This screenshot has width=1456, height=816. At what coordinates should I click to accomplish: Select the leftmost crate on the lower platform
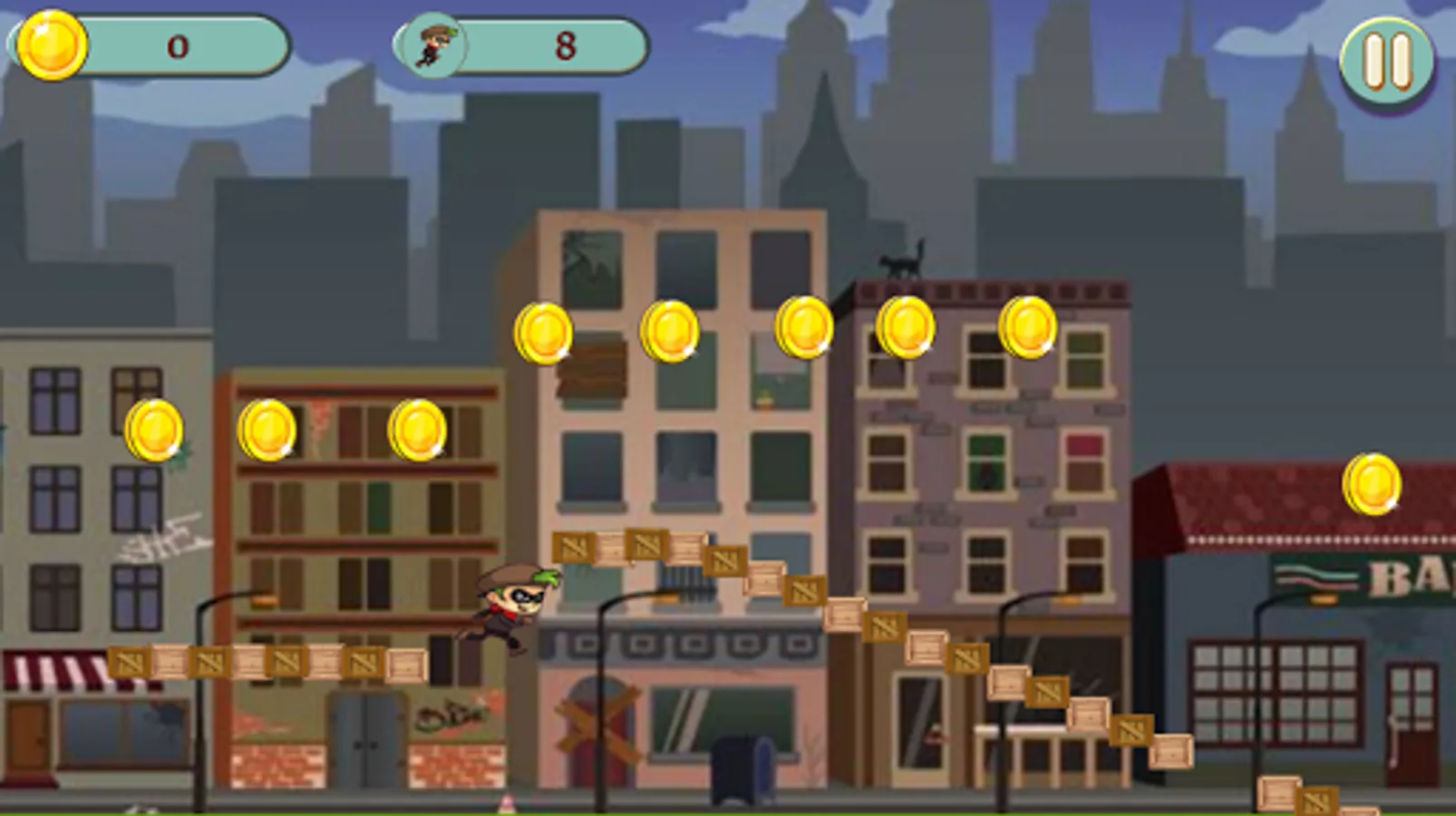pyautogui.click(x=127, y=662)
